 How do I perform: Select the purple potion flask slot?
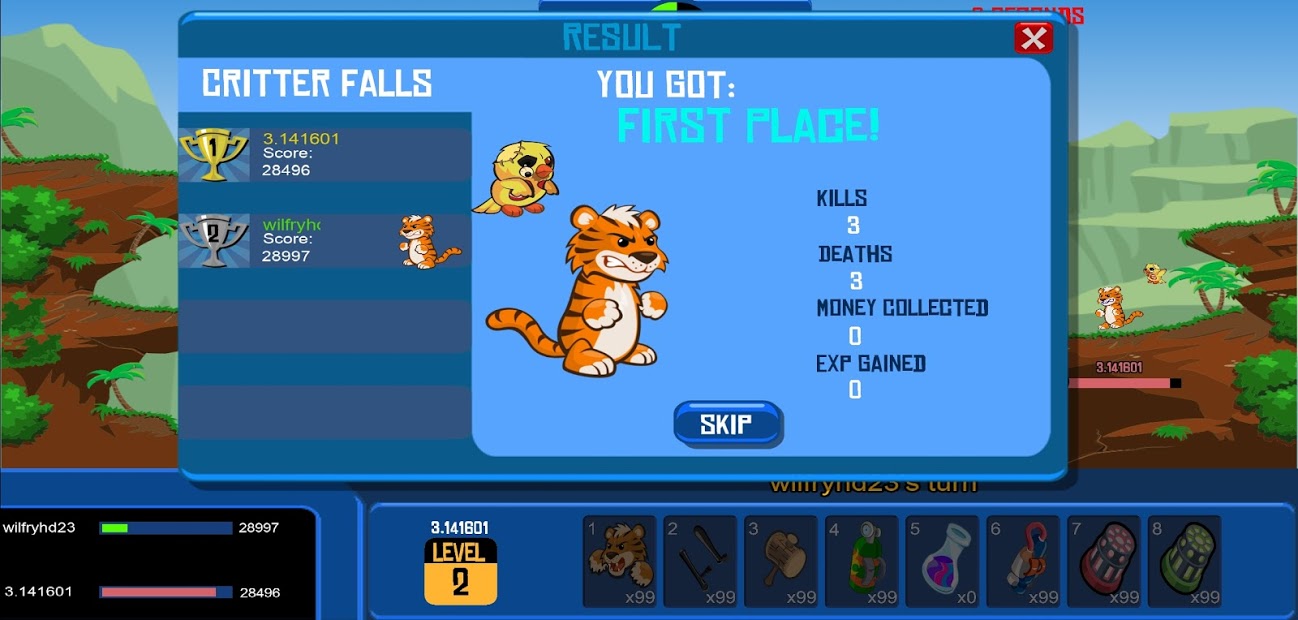point(942,561)
